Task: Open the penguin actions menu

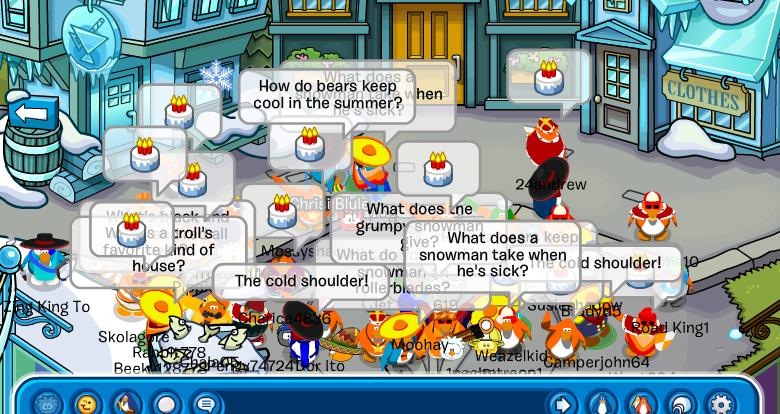Action: [x=127, y=403]
